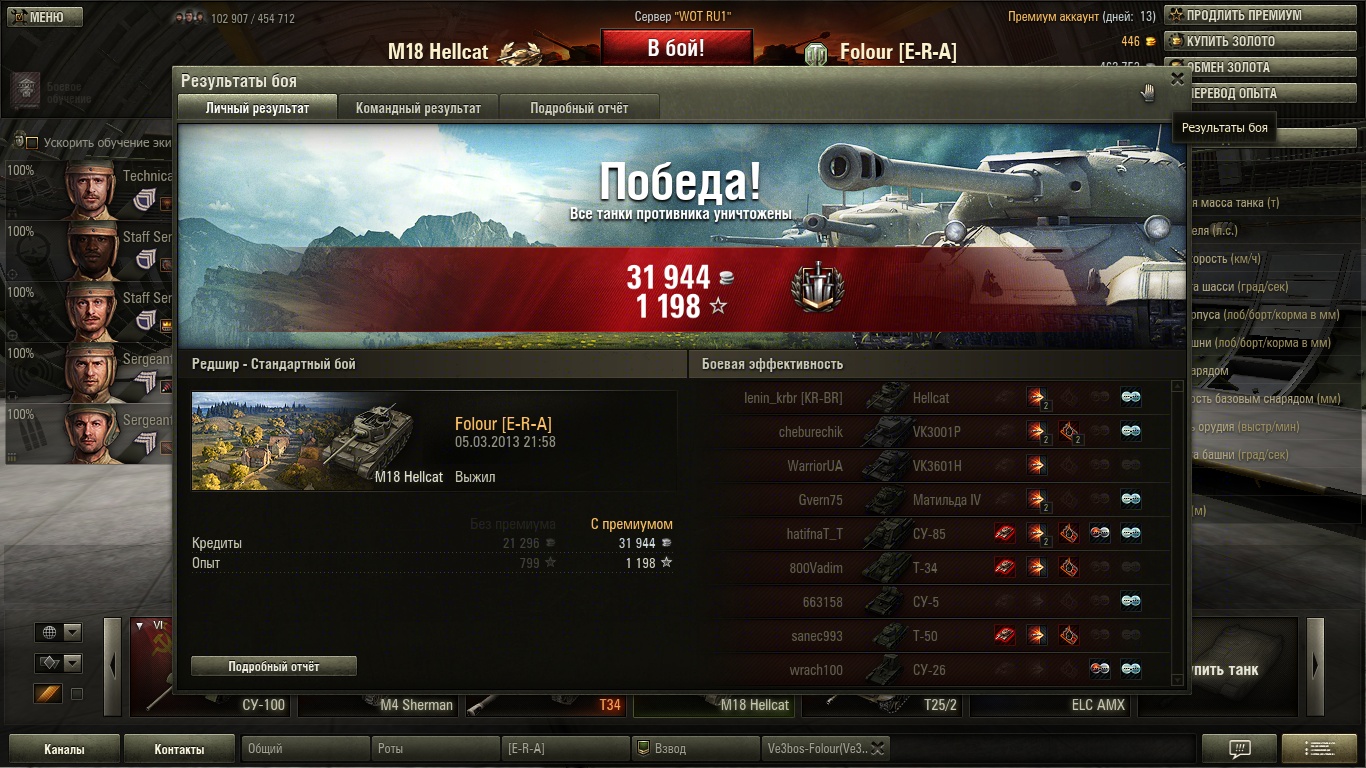Select the [E-R-A] clan chat tab

coord(565,749)
